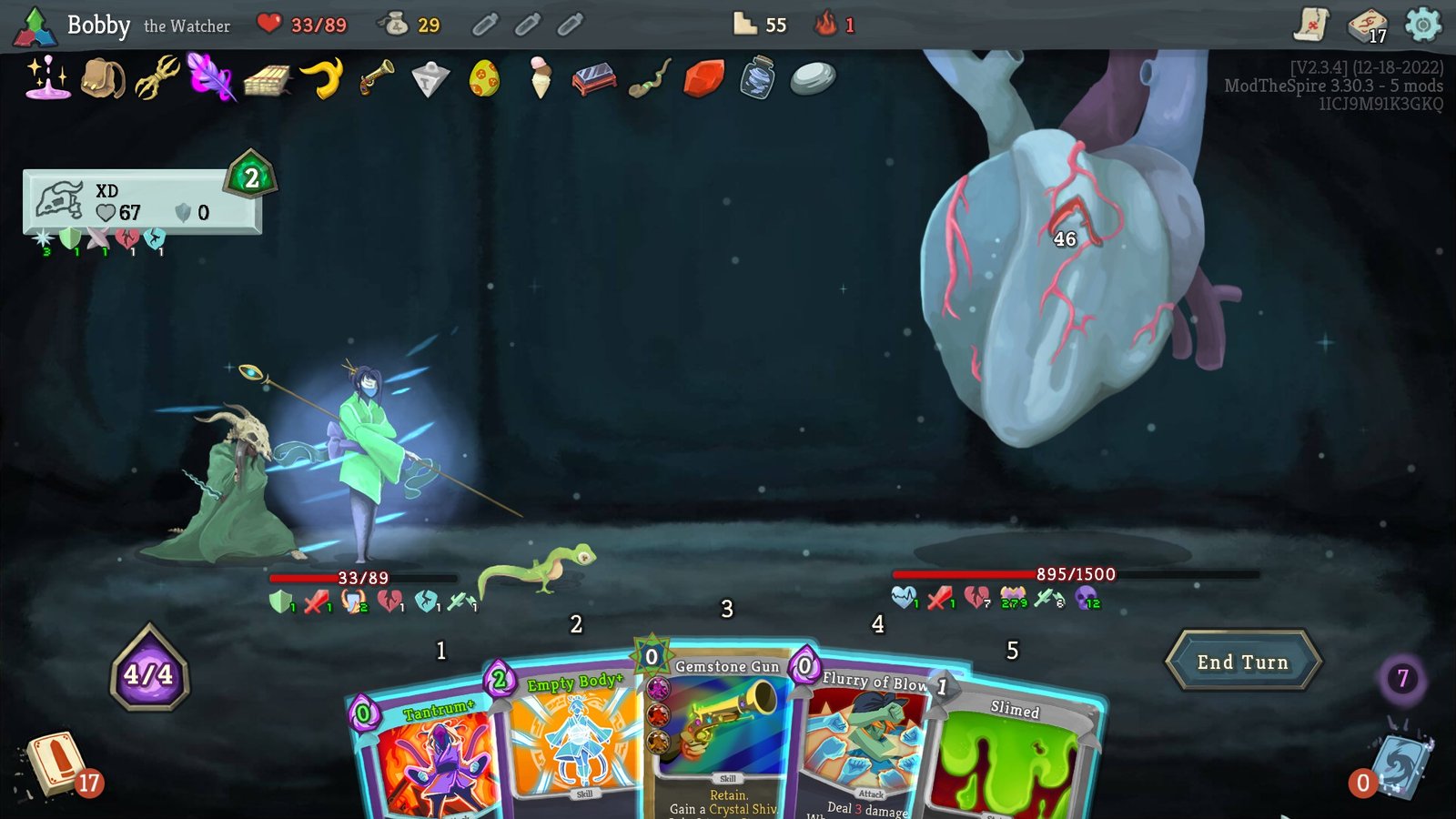This screenshot has width=1456, height=819.
Task: Click the Ice Cream relic
Action: tap(539, 77)
